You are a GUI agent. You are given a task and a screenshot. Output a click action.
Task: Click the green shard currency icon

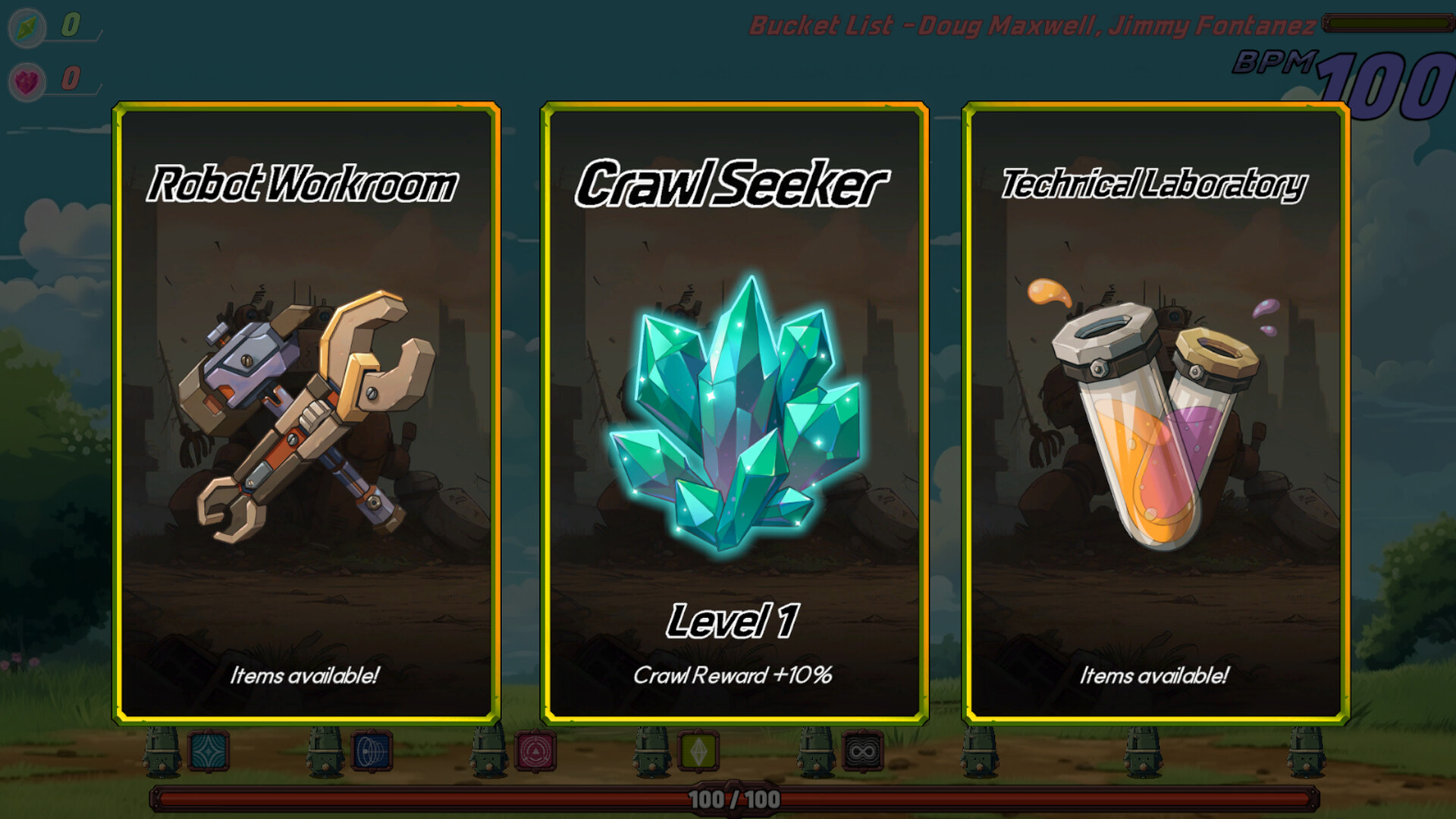point(27,28)
